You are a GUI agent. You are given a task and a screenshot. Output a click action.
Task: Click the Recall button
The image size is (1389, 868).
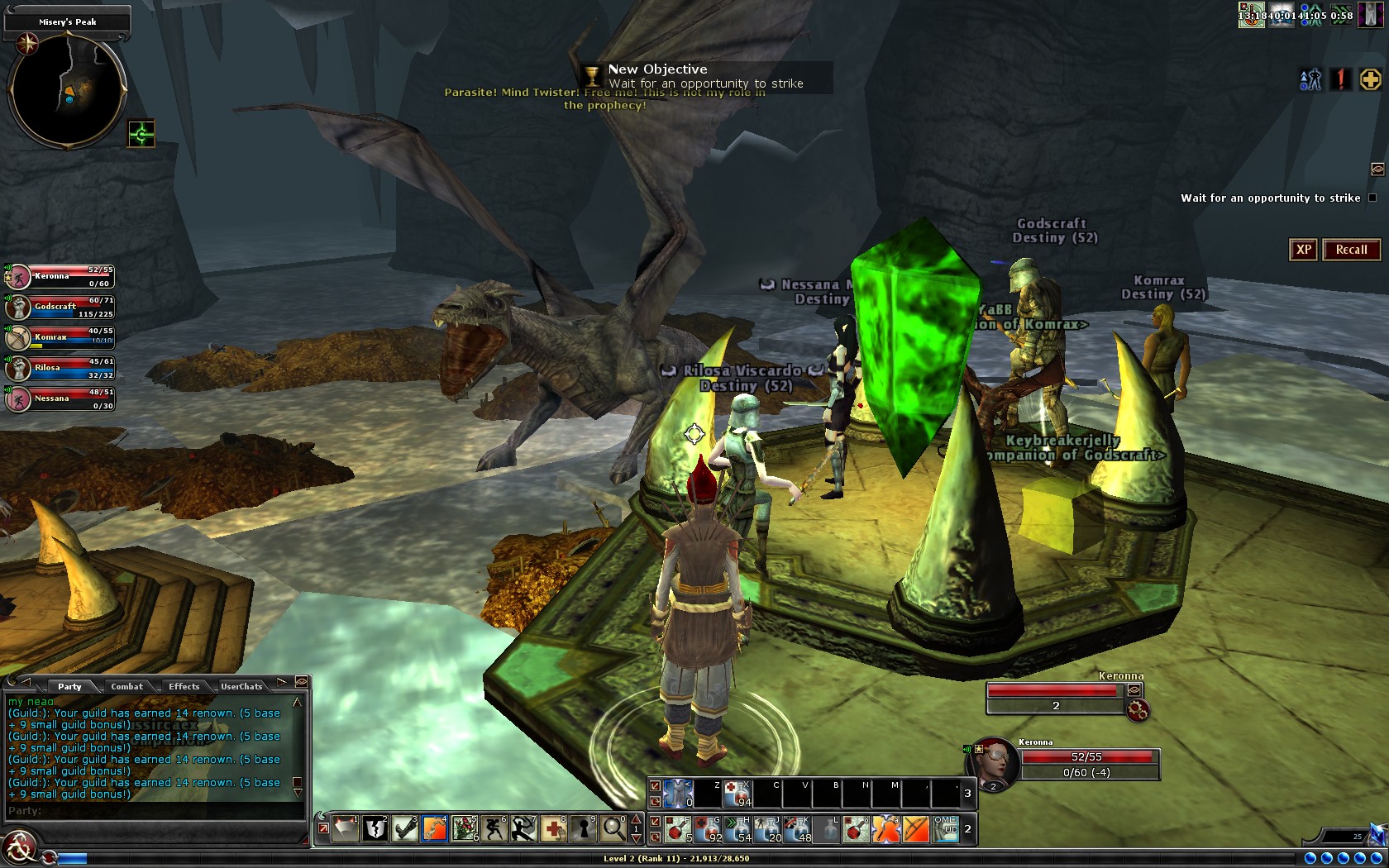point(1351,250)
